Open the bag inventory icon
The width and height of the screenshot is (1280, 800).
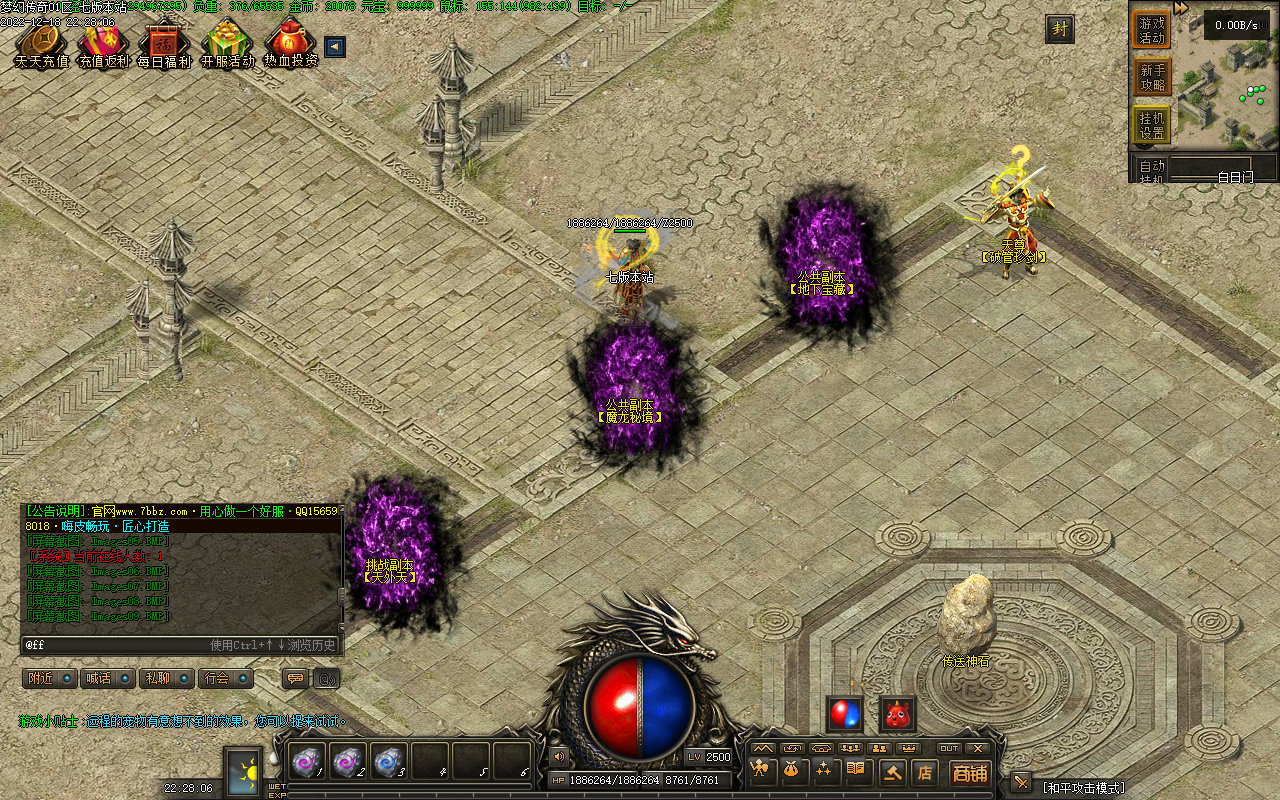point(794,771)
